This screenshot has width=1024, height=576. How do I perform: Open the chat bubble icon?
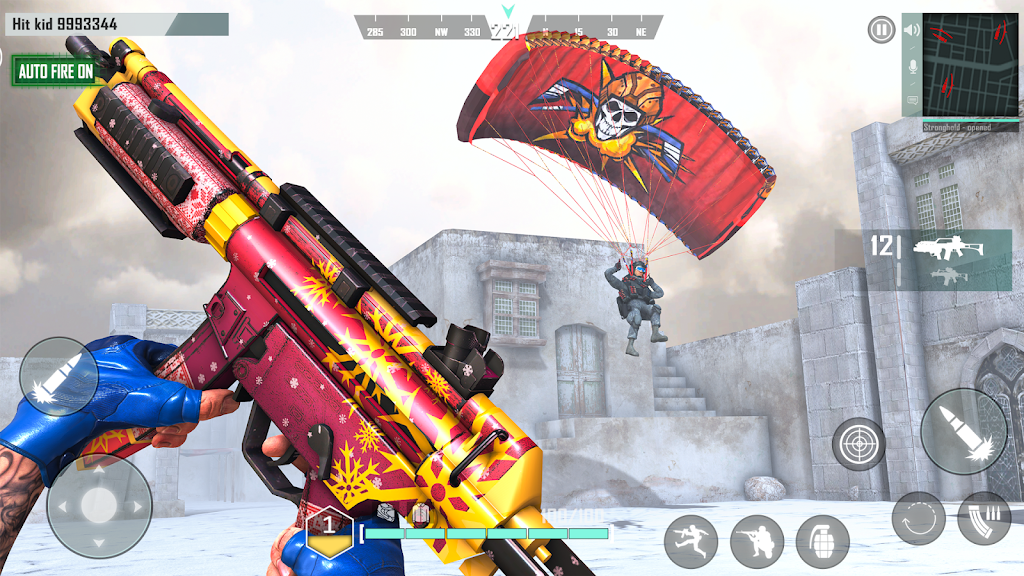[x=911, y=101]
